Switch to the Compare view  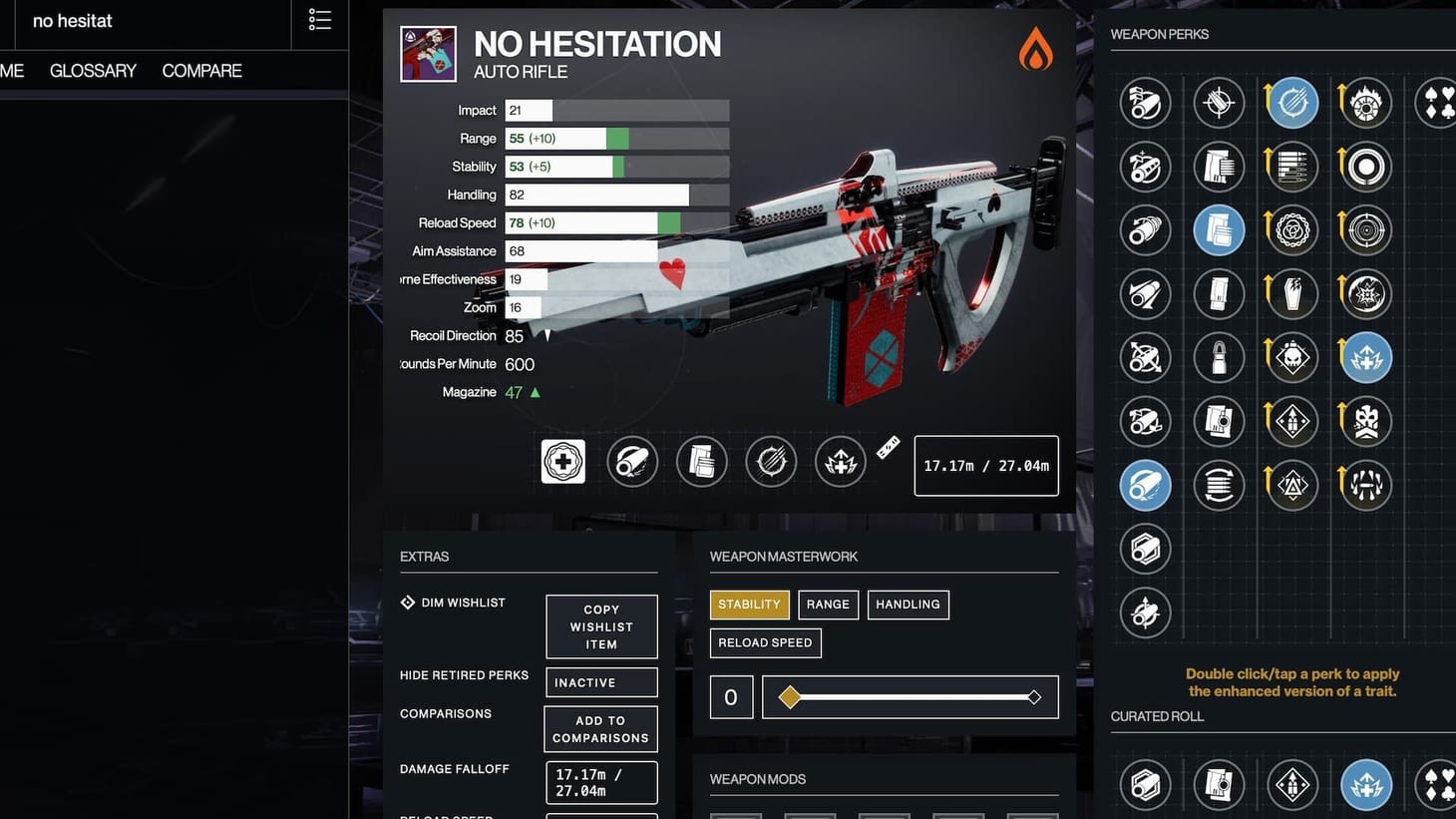pyautogui.click(x=200, y=70)
